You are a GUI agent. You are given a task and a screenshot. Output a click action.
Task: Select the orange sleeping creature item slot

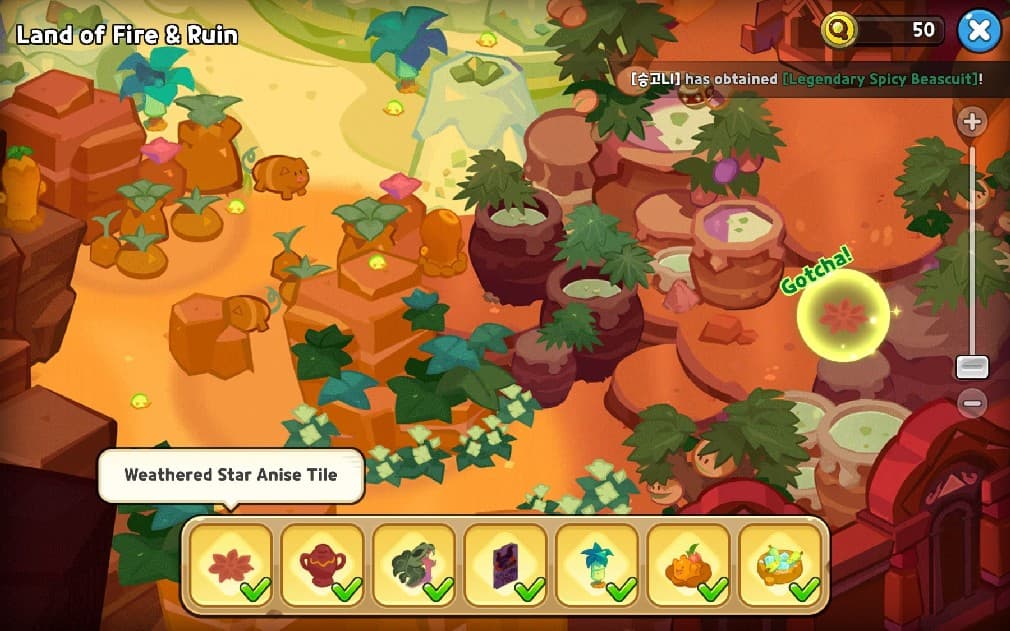coord(688,565)
